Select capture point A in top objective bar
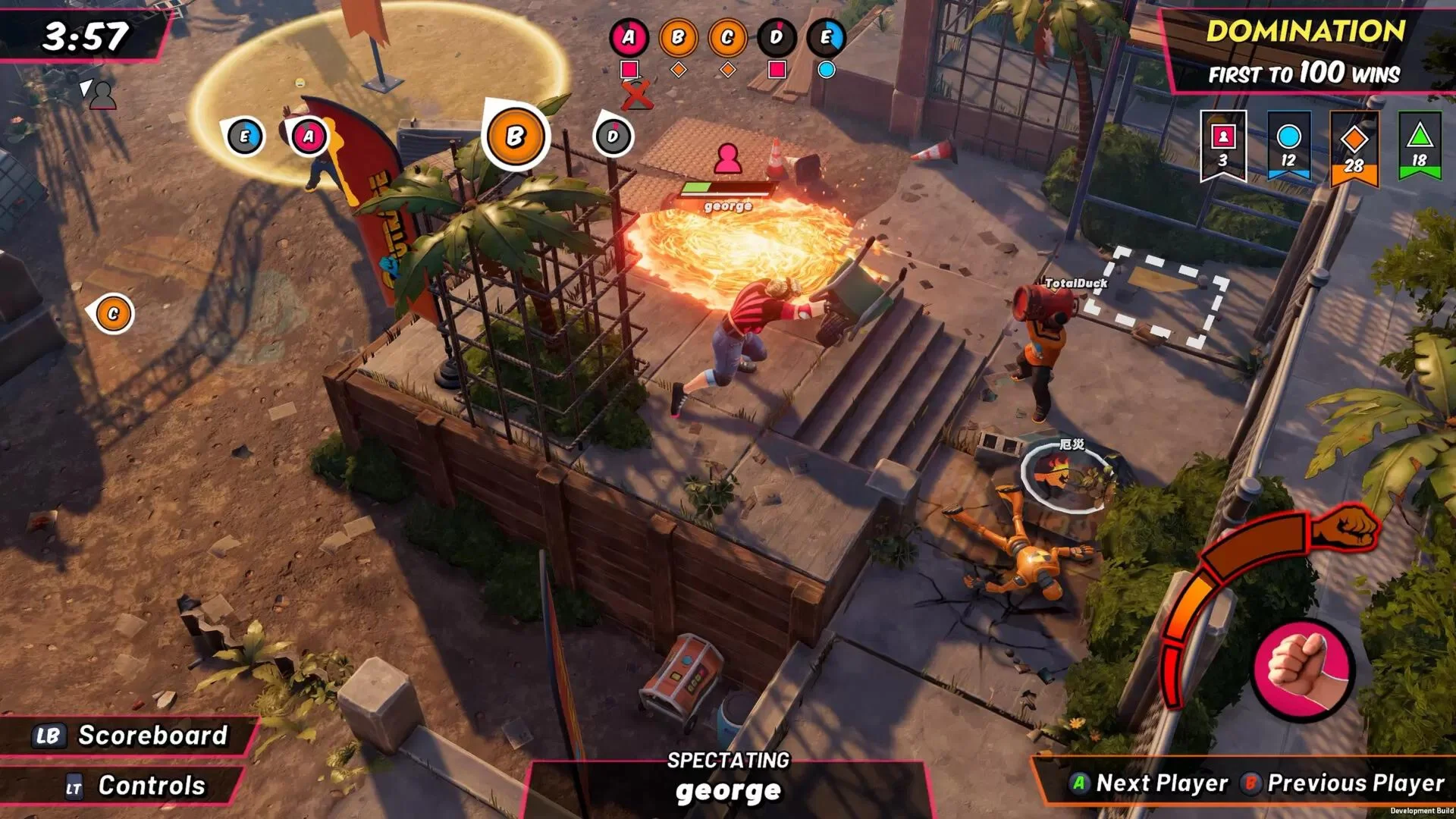 [x=629, y=37]
